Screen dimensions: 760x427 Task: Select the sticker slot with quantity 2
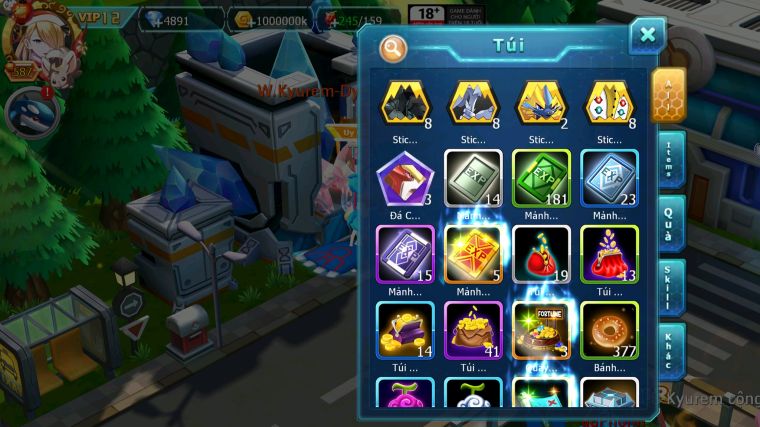(540, 103)
